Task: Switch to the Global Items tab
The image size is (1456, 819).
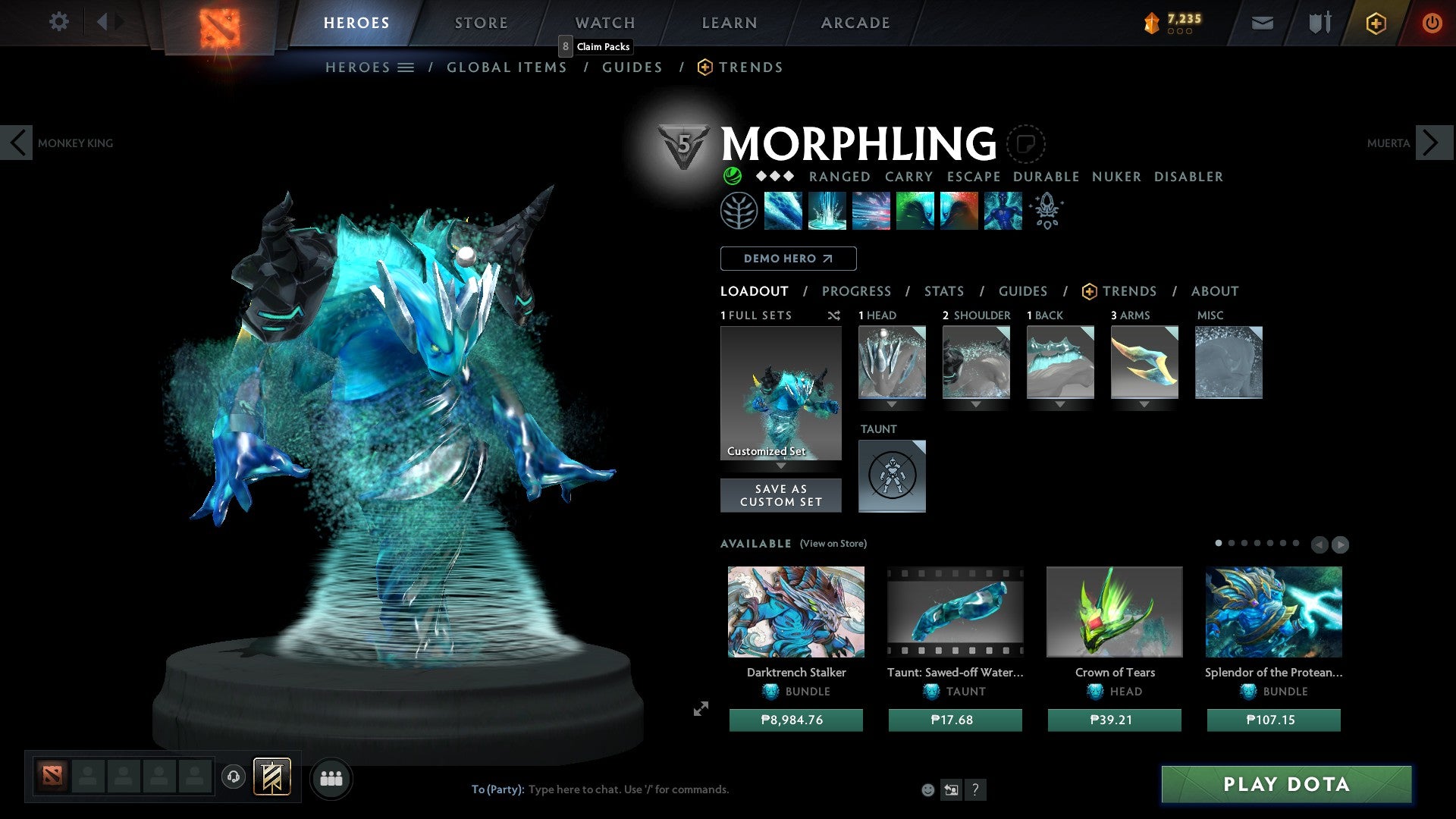Action: click(x=507, y=67)
